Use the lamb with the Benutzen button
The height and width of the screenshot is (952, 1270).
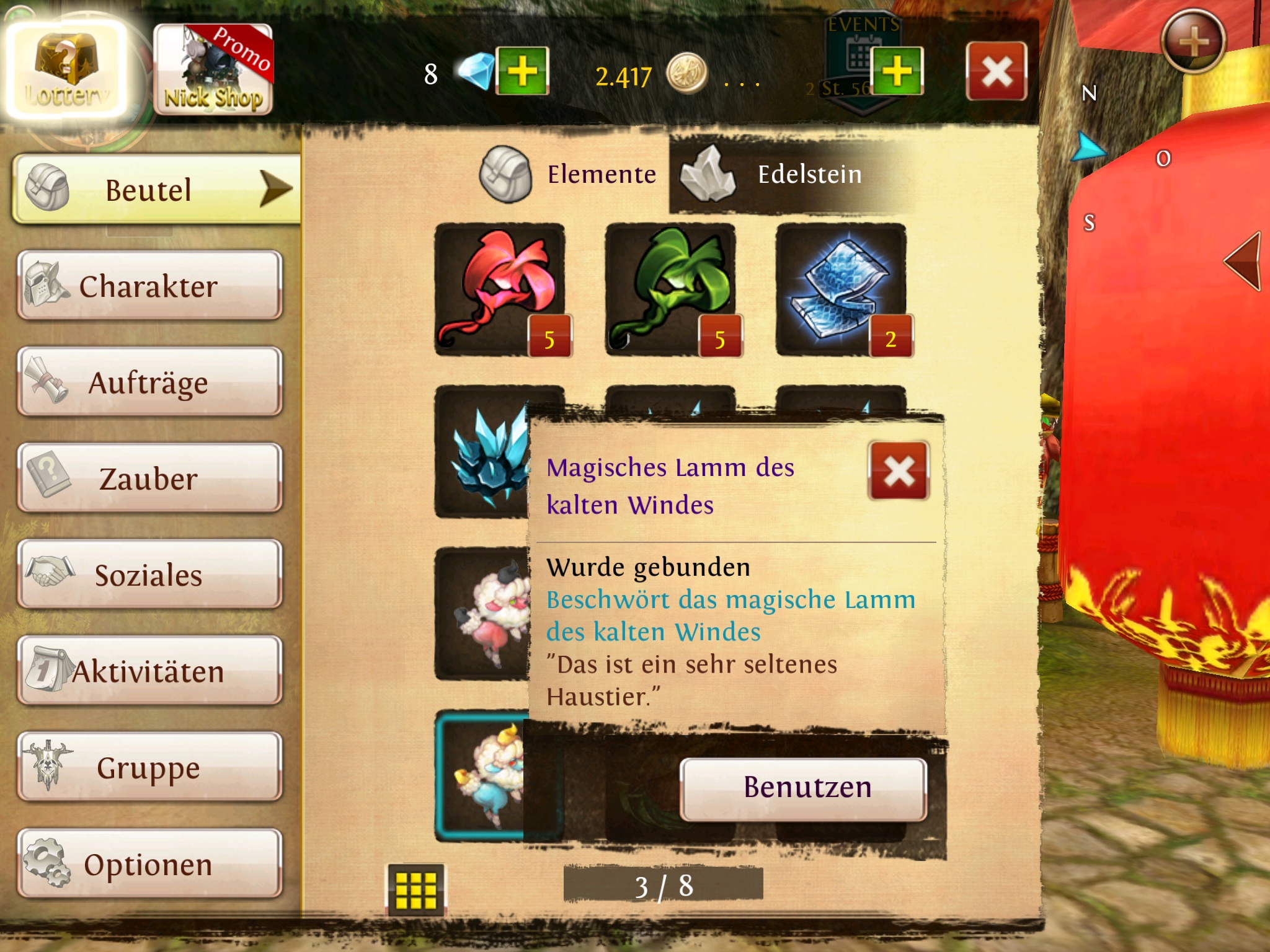pyautogui.click(x=804, y=788)
